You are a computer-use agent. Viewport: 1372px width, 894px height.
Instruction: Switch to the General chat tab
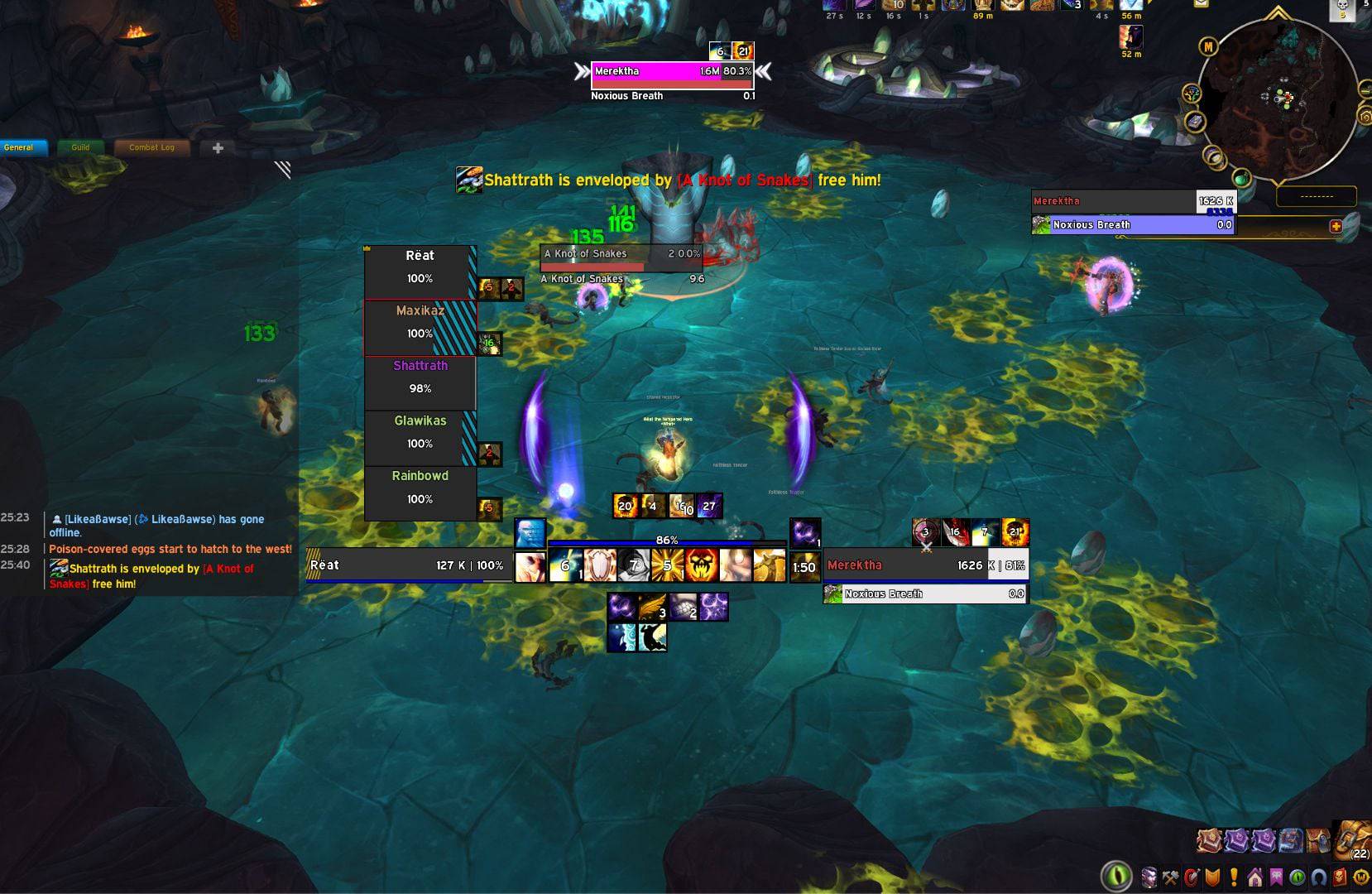[19, 147]
